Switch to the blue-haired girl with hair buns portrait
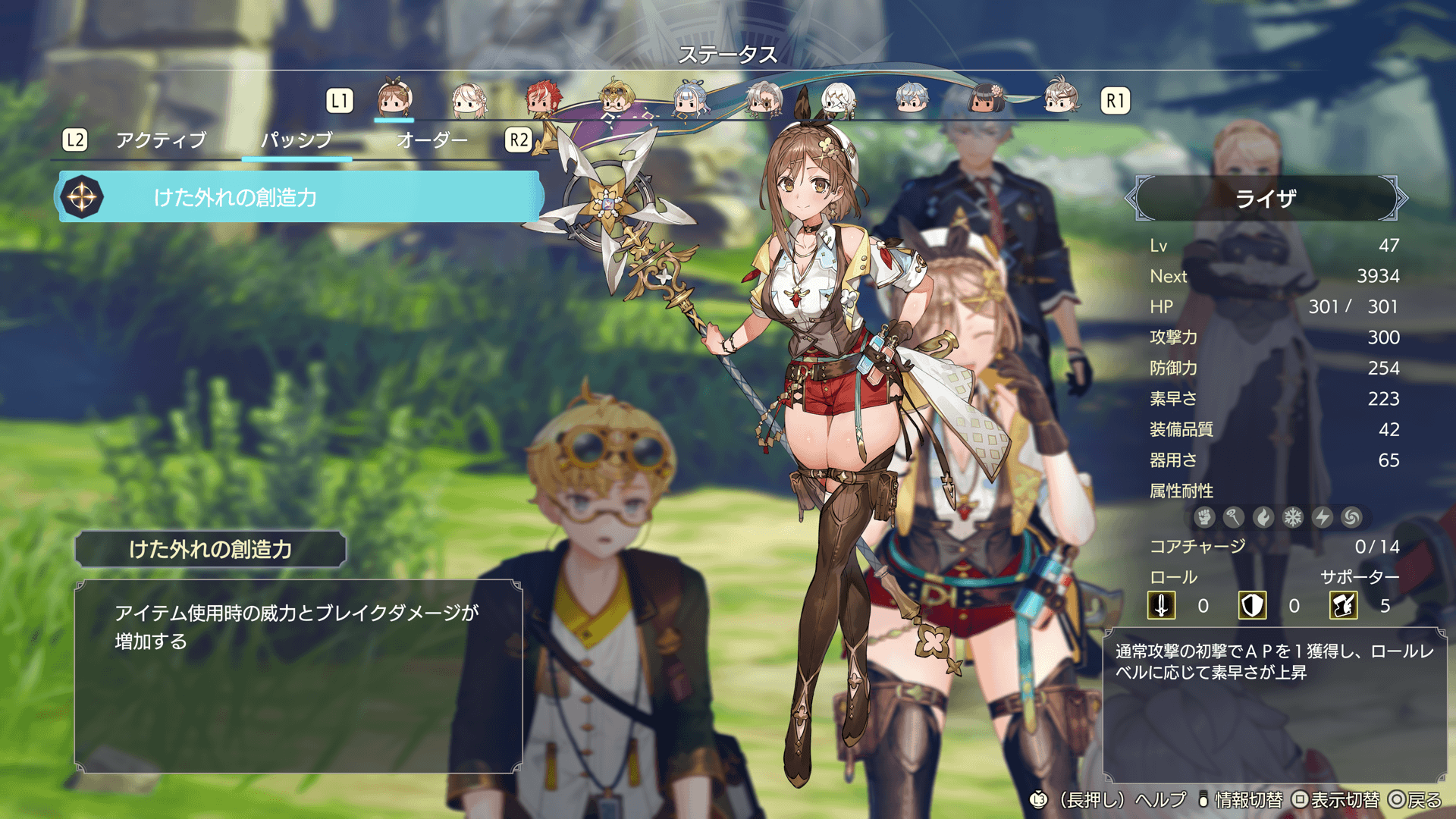 coord(690,99)
